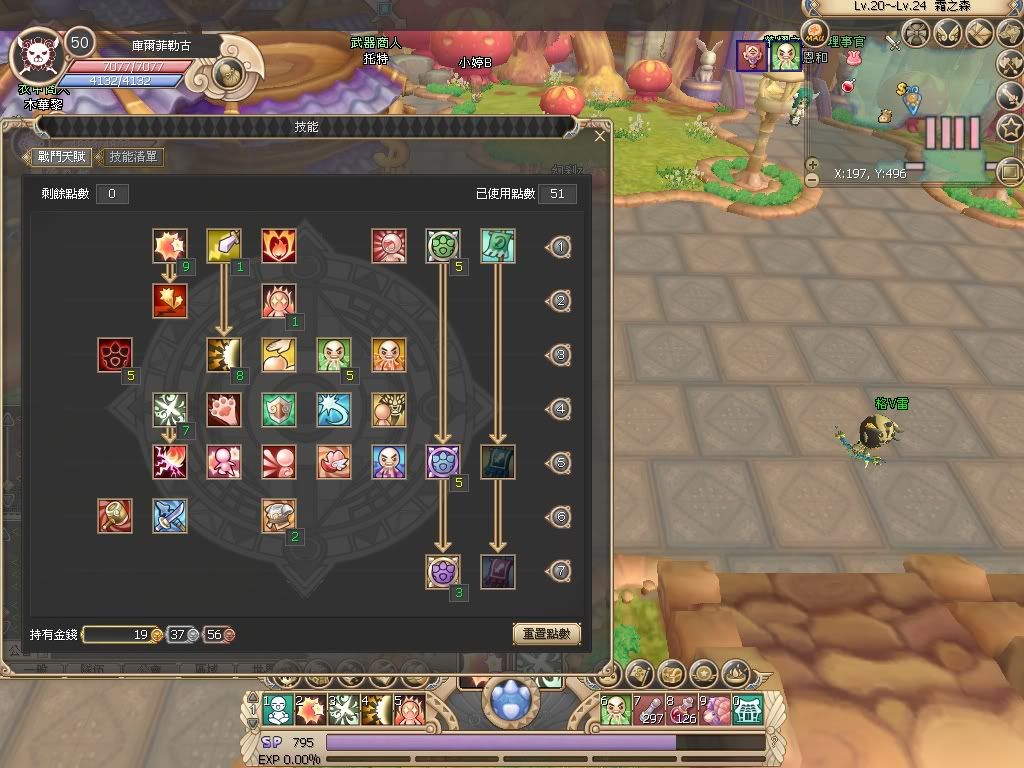Zoom in the minimap

[812, 164]
